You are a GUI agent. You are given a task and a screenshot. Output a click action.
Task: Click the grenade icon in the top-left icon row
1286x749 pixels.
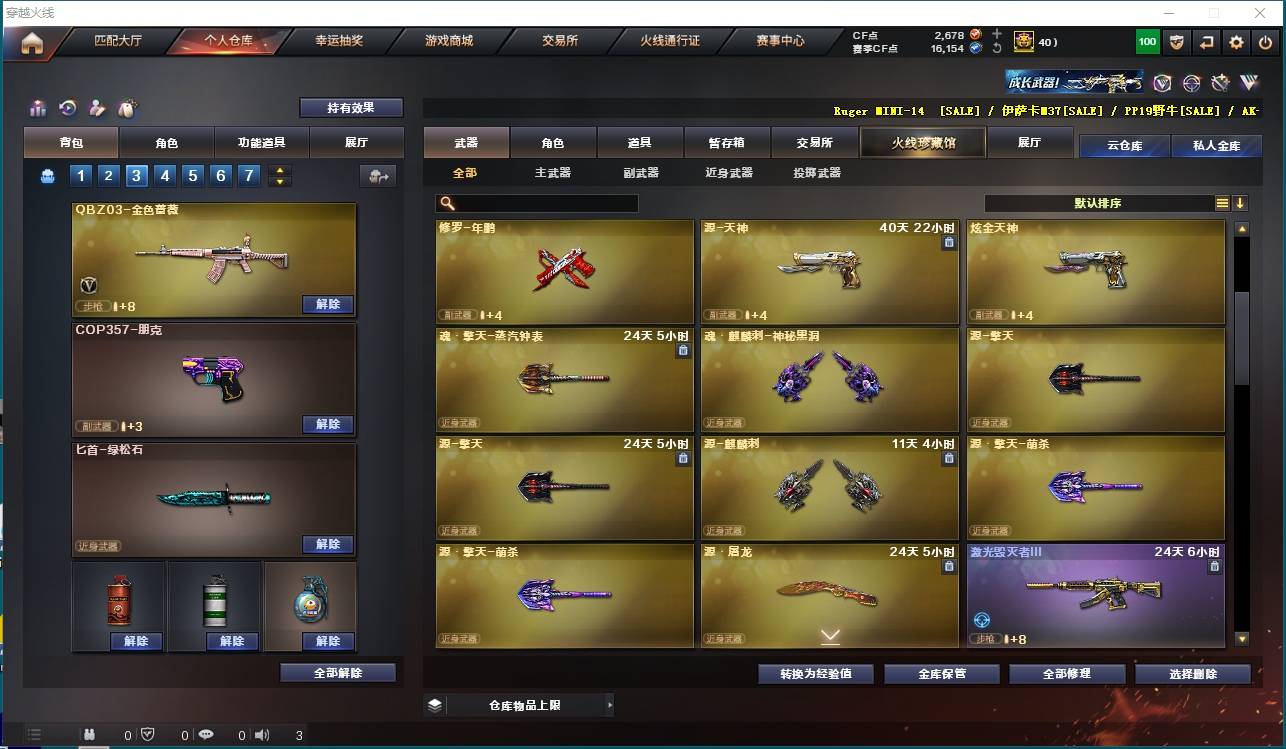(x=126, y=107)
